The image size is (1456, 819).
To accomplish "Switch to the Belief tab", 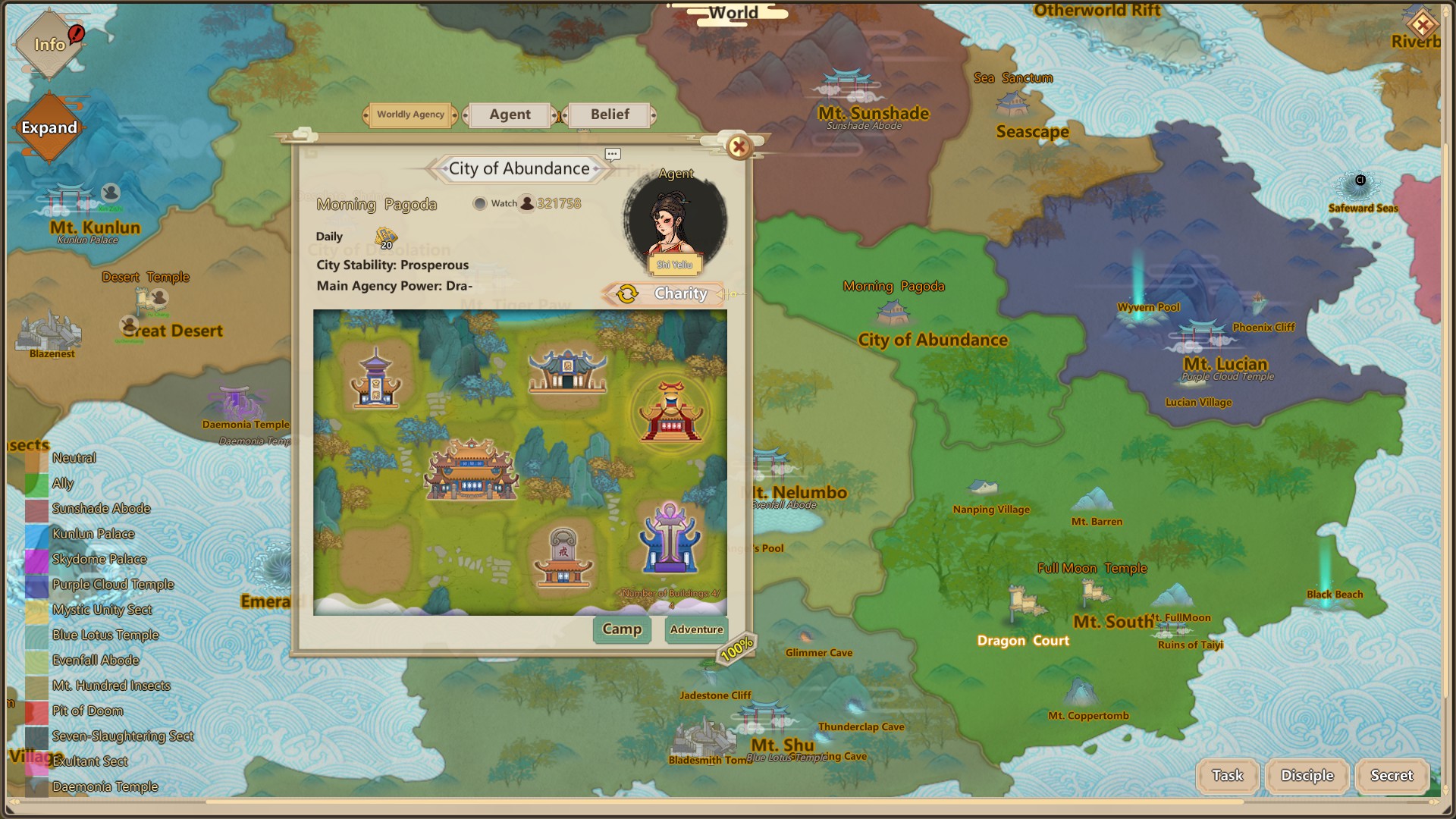I will [x=610, y=114].
